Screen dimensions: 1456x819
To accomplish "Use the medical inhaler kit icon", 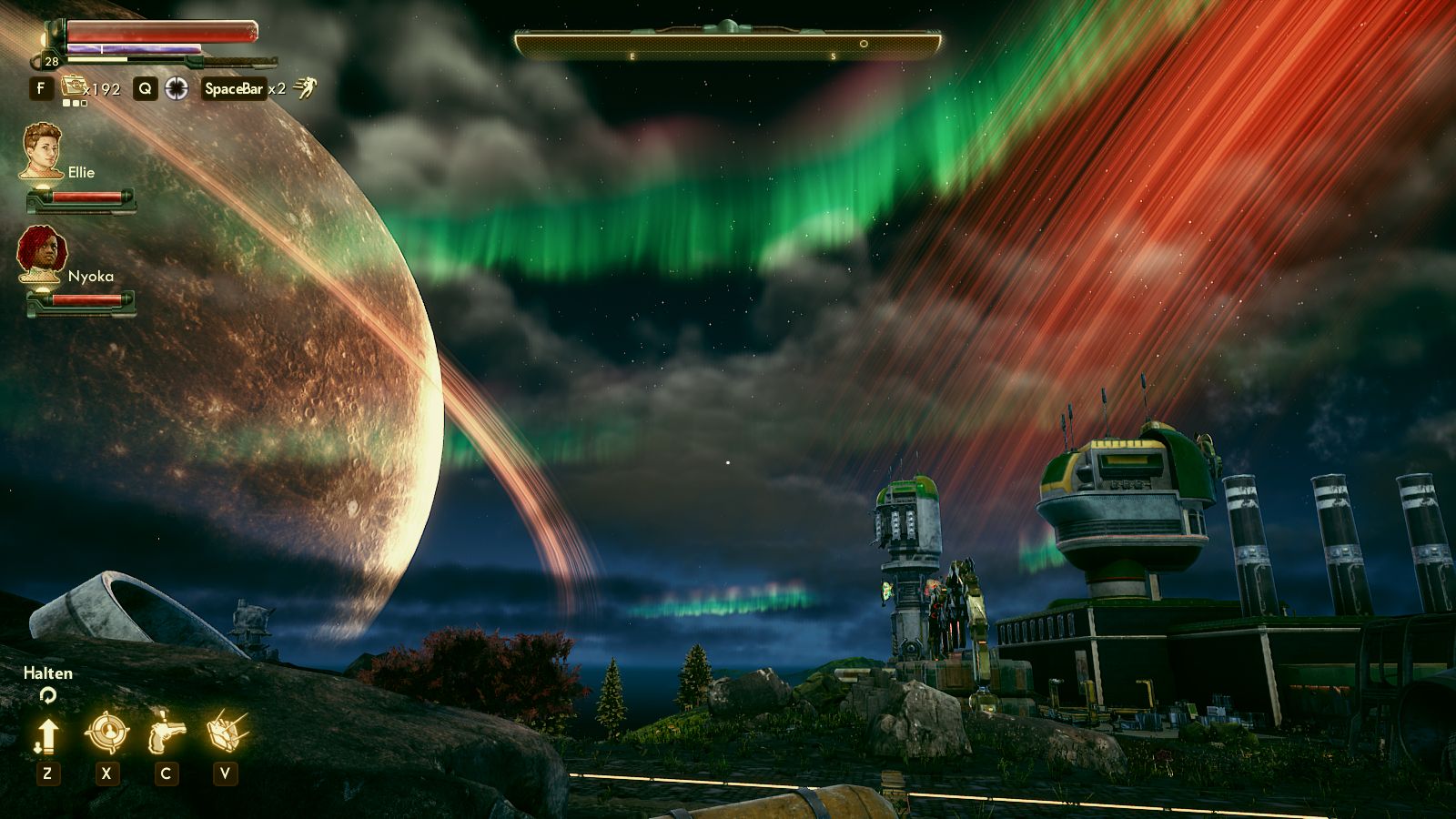I will point(73,87).
